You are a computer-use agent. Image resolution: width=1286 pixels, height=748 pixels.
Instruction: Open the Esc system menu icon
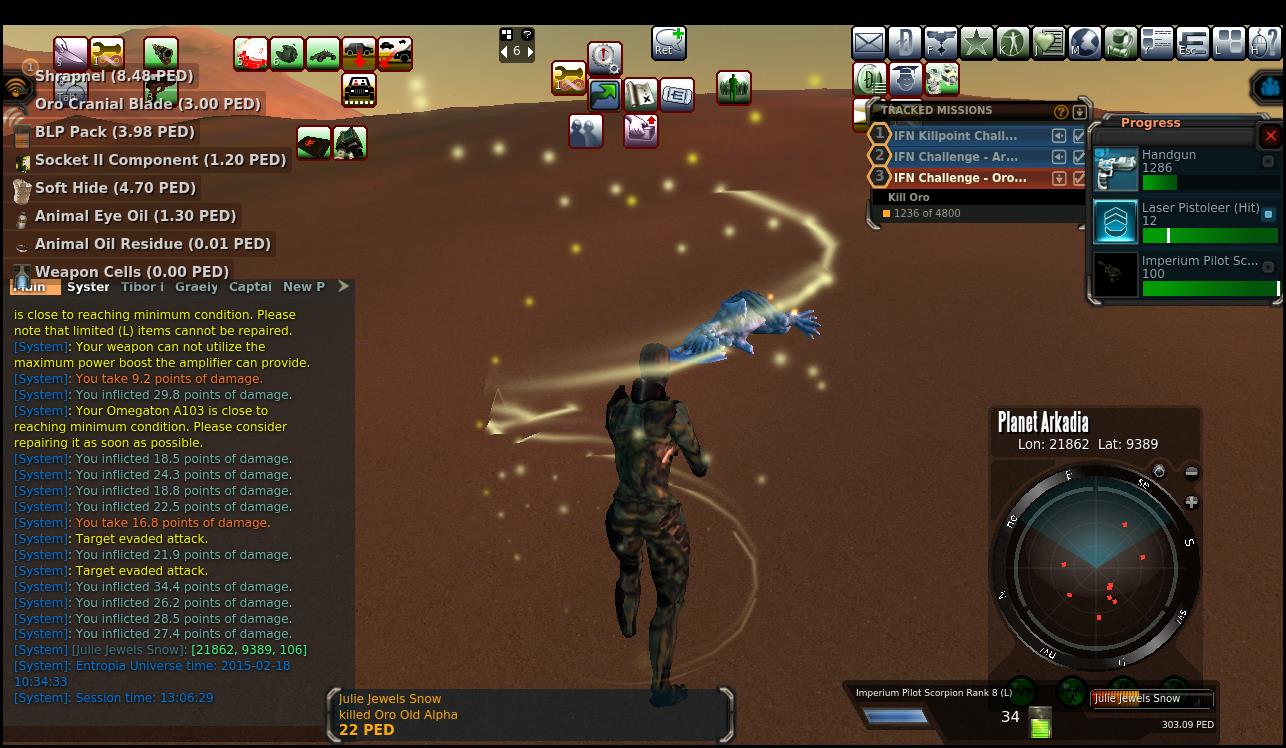coord(1192,43)
